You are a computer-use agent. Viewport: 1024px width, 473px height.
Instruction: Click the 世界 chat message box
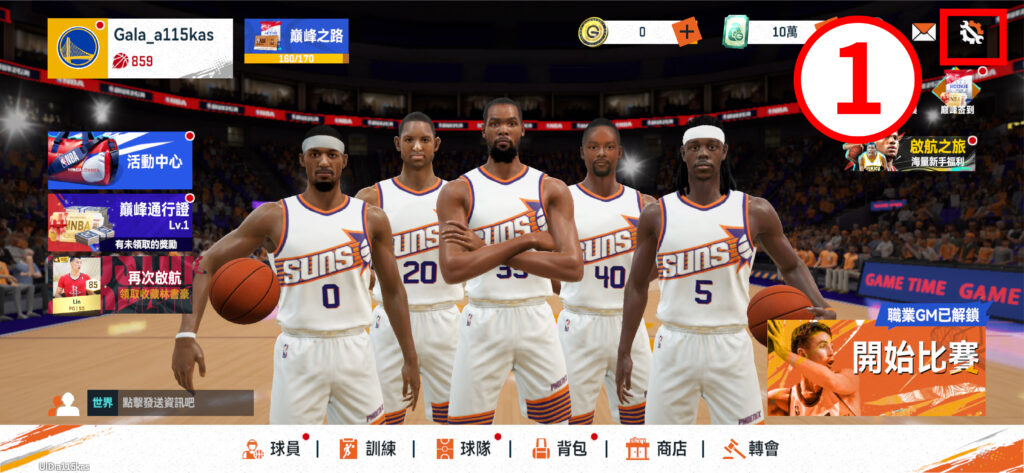[x=168, y=403]
